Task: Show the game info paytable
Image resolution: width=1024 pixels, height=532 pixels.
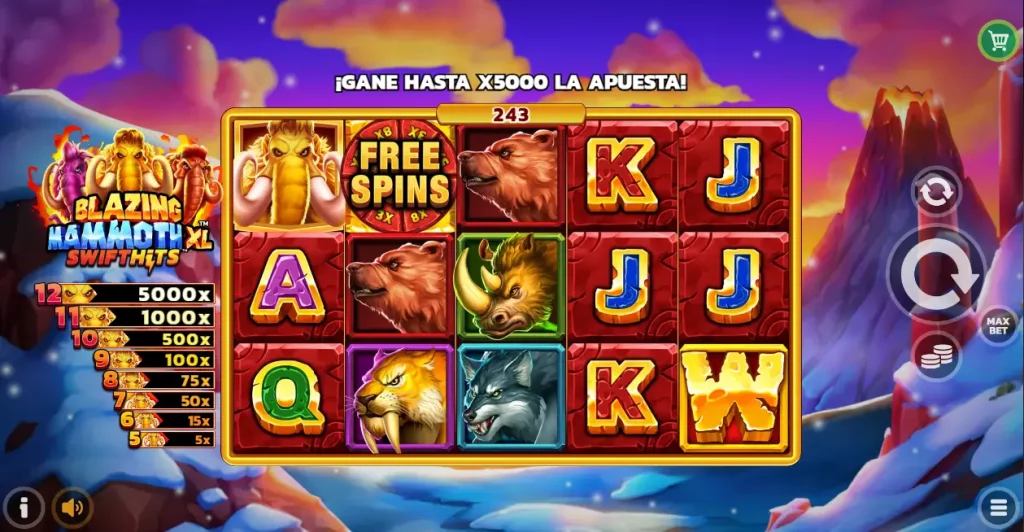Action: pyautogui.click(x=24, y=507)
